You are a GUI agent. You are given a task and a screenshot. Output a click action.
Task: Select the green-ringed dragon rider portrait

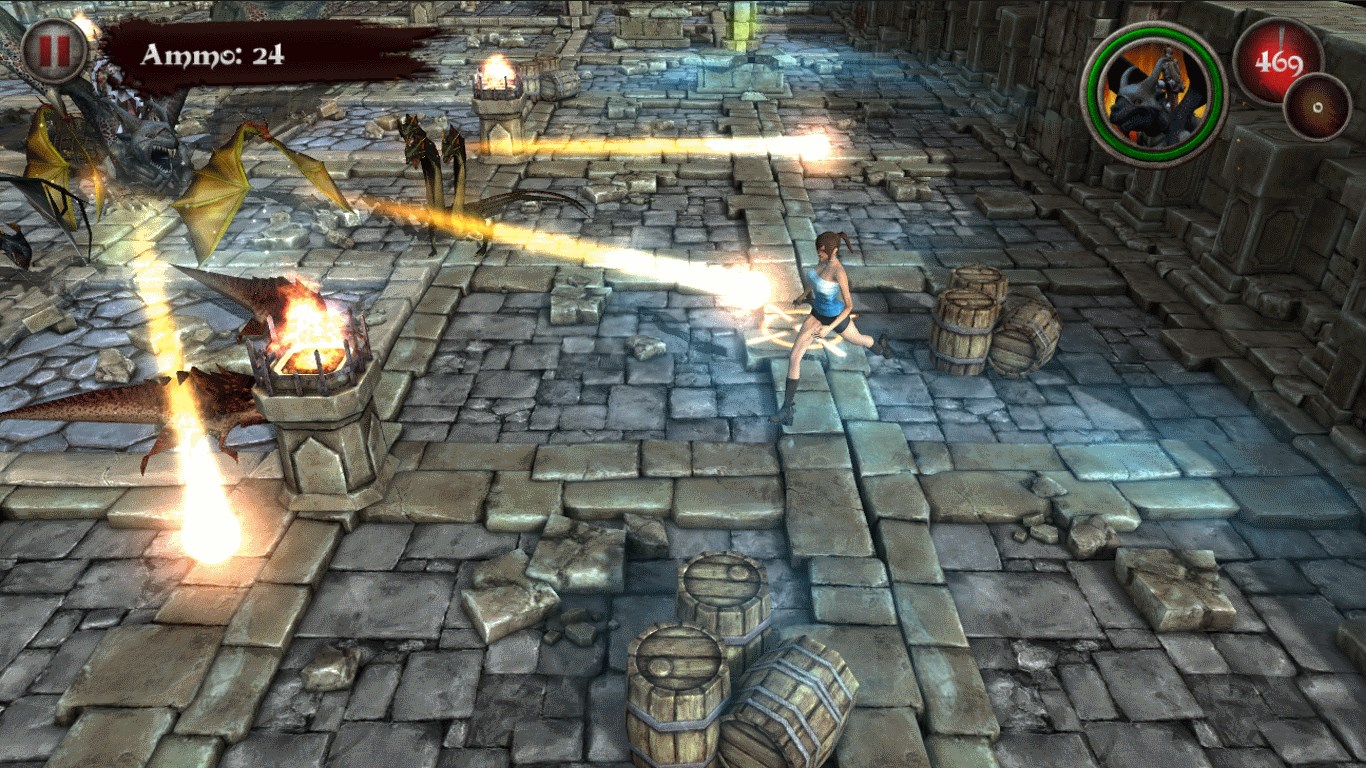click(x=1153, y=94)
